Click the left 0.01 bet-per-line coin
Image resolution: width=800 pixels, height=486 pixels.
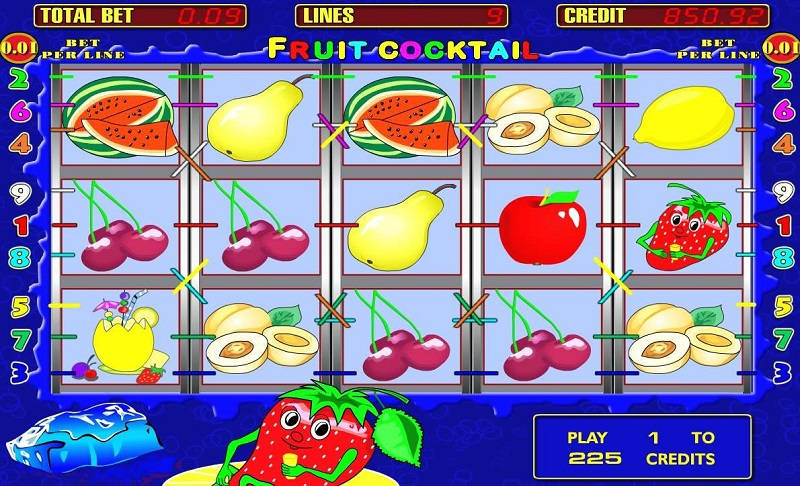click(x=18, y=46)
